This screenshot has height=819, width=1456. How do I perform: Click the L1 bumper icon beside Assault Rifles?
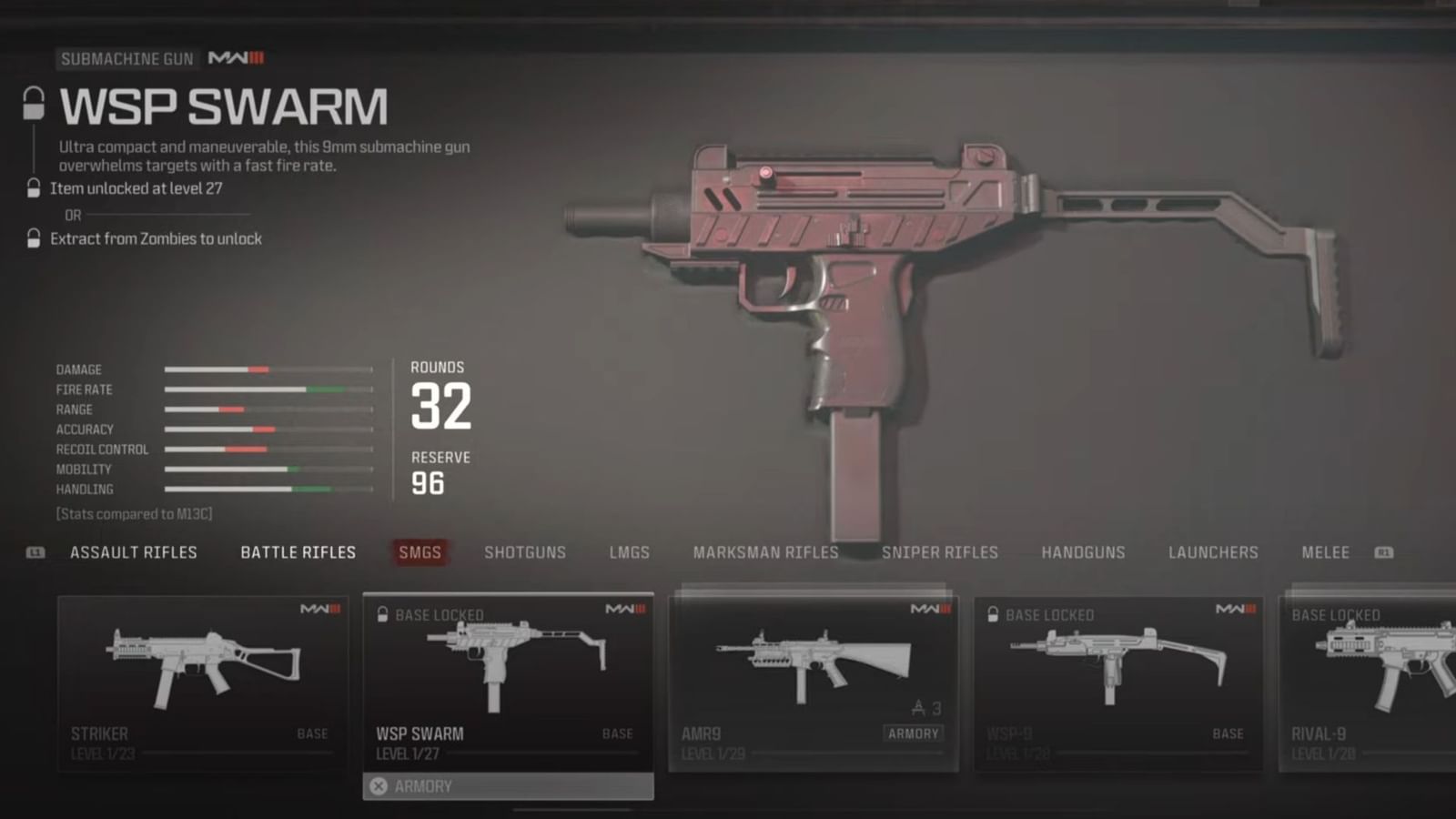coord(35,551)
